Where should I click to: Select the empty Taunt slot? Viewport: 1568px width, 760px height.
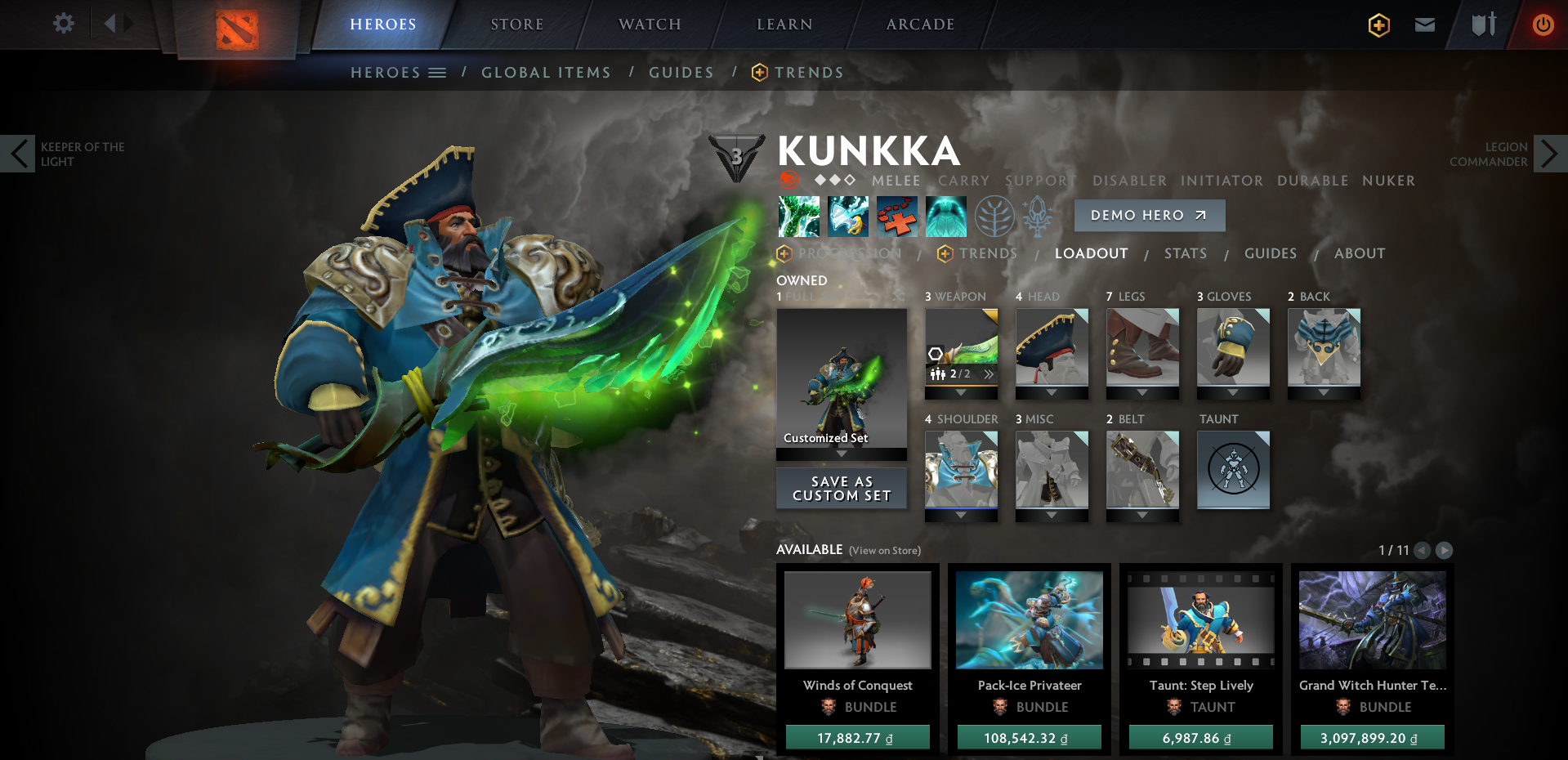[x=1233, y=470]
